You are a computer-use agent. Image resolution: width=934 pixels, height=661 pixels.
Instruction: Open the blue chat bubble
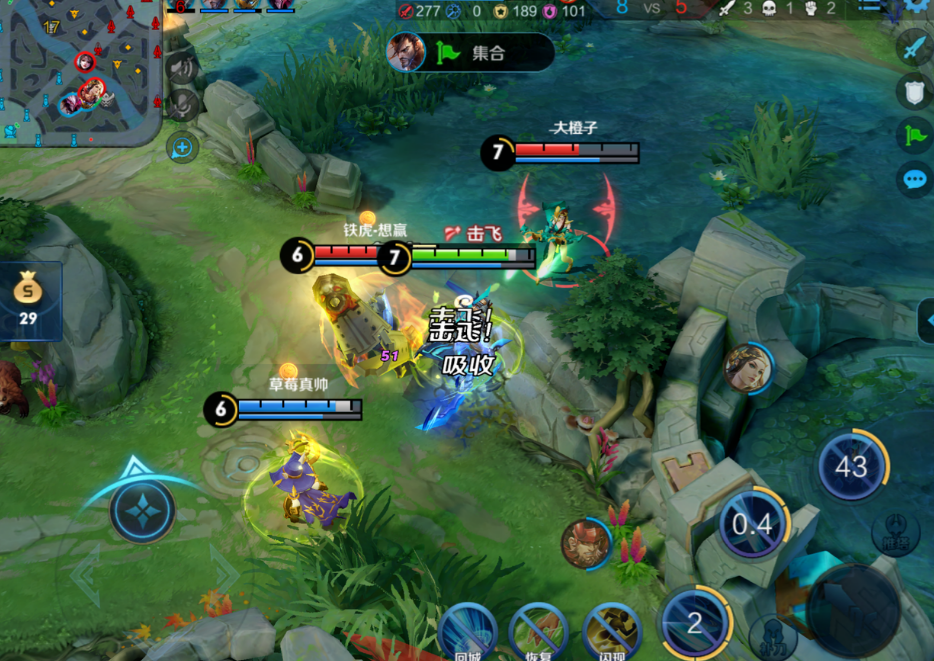[914, 179]
